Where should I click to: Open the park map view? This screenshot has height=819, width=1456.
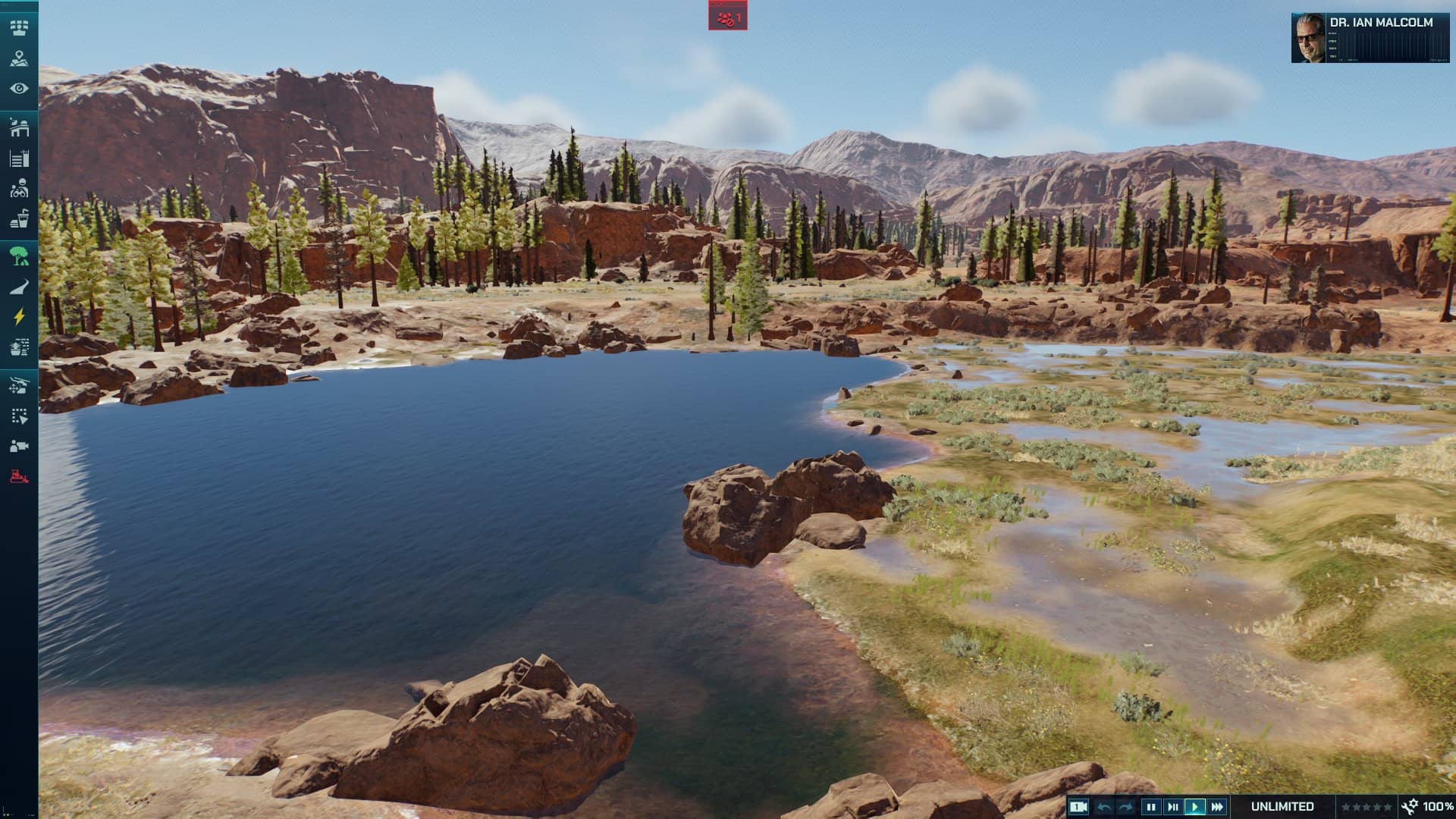pyautogui.click(x=19, y=58)
